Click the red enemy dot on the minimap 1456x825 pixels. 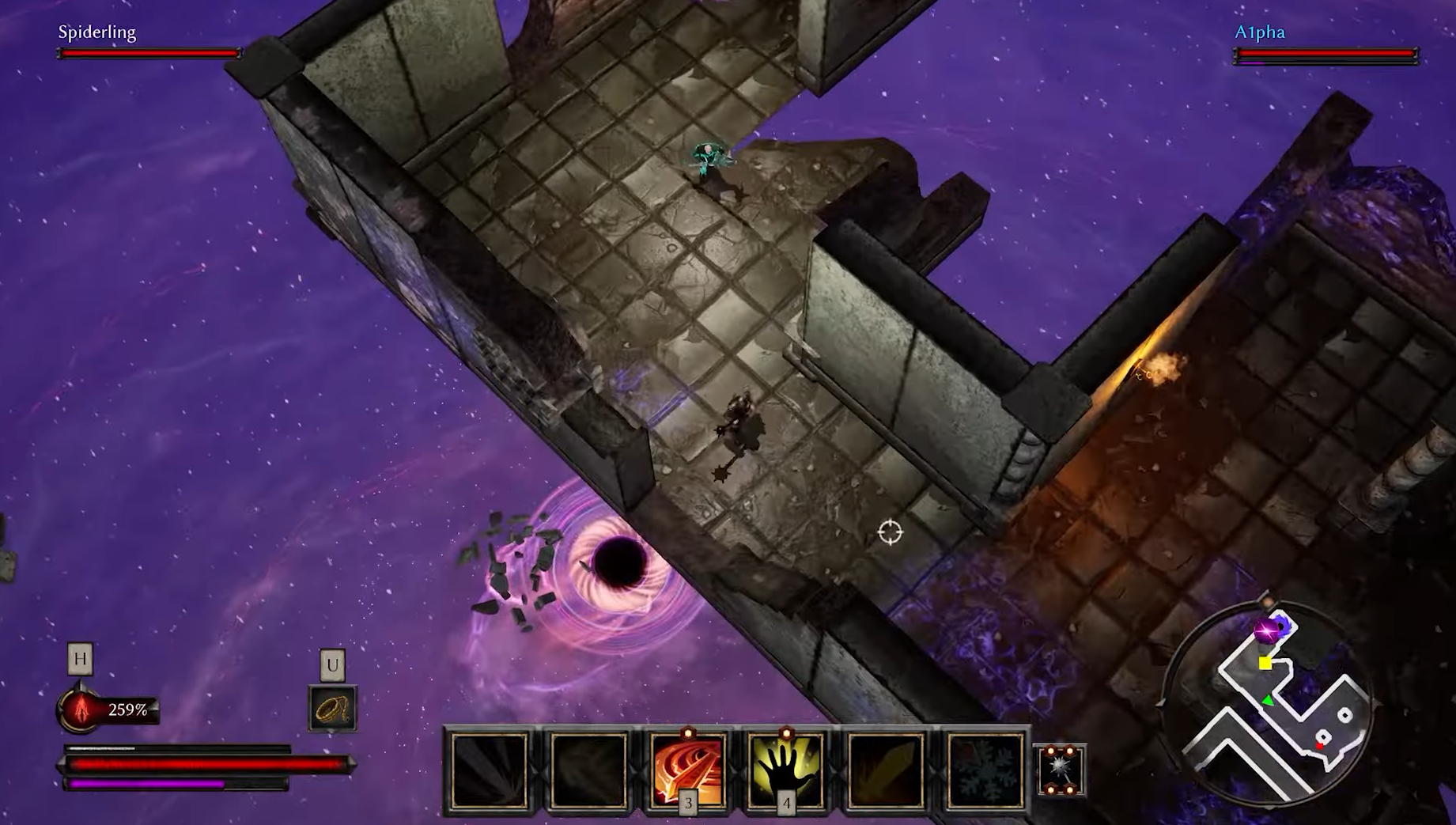pos(1319,746)
